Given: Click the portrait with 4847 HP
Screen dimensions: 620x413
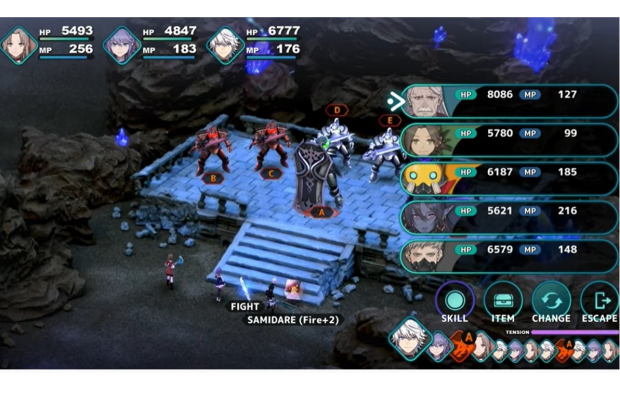Looking at the screenshot, I should point(122,45).
